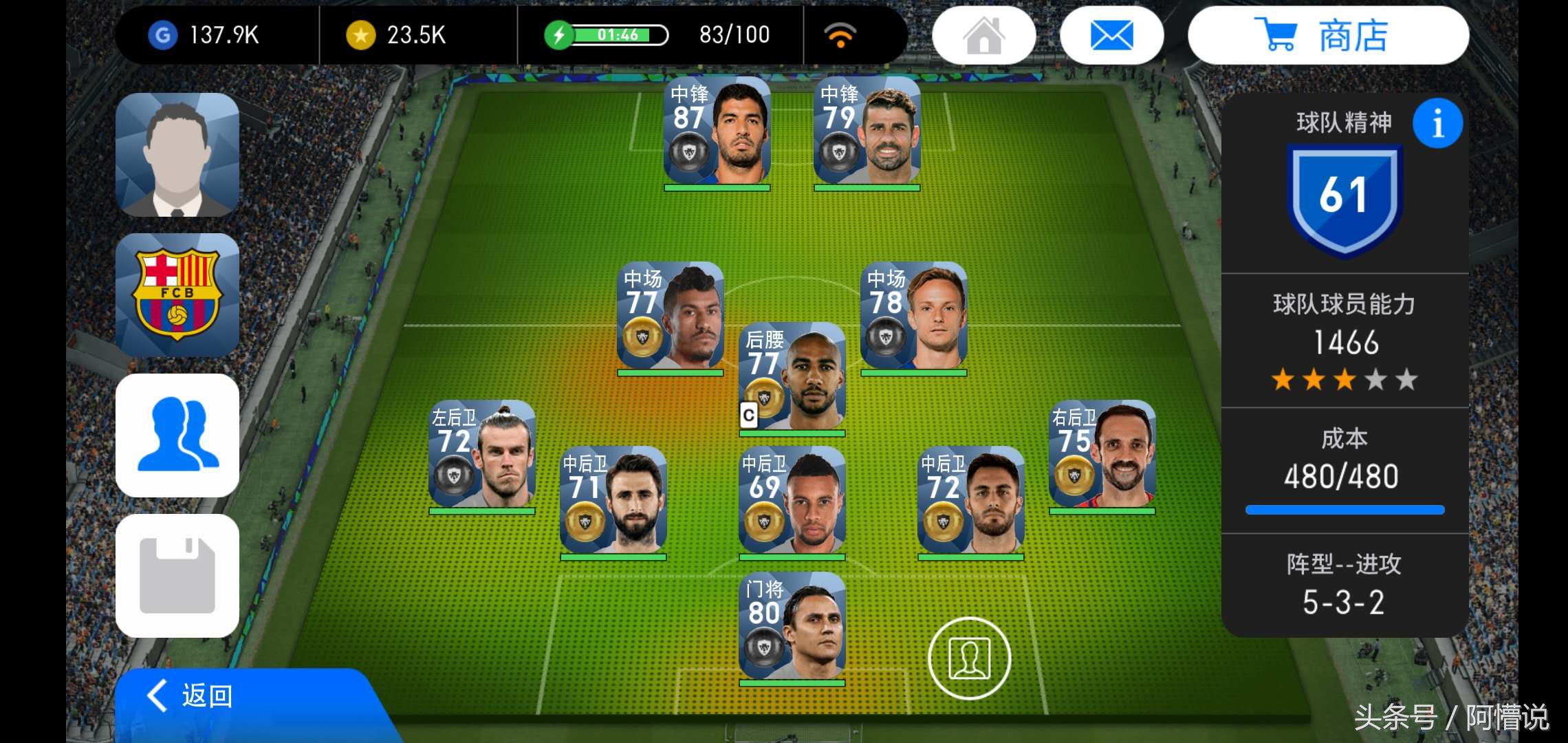
Task: Open the manager profile portrait
Action: [177, 155]
